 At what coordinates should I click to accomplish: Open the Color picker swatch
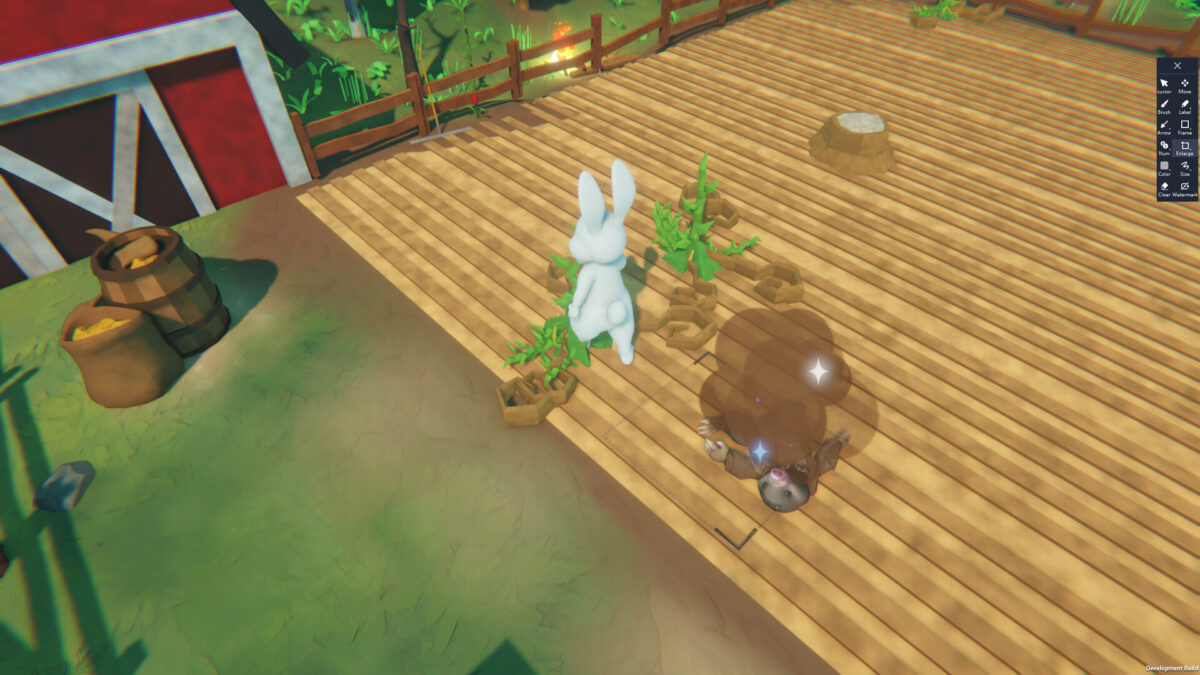(1165, 167)
